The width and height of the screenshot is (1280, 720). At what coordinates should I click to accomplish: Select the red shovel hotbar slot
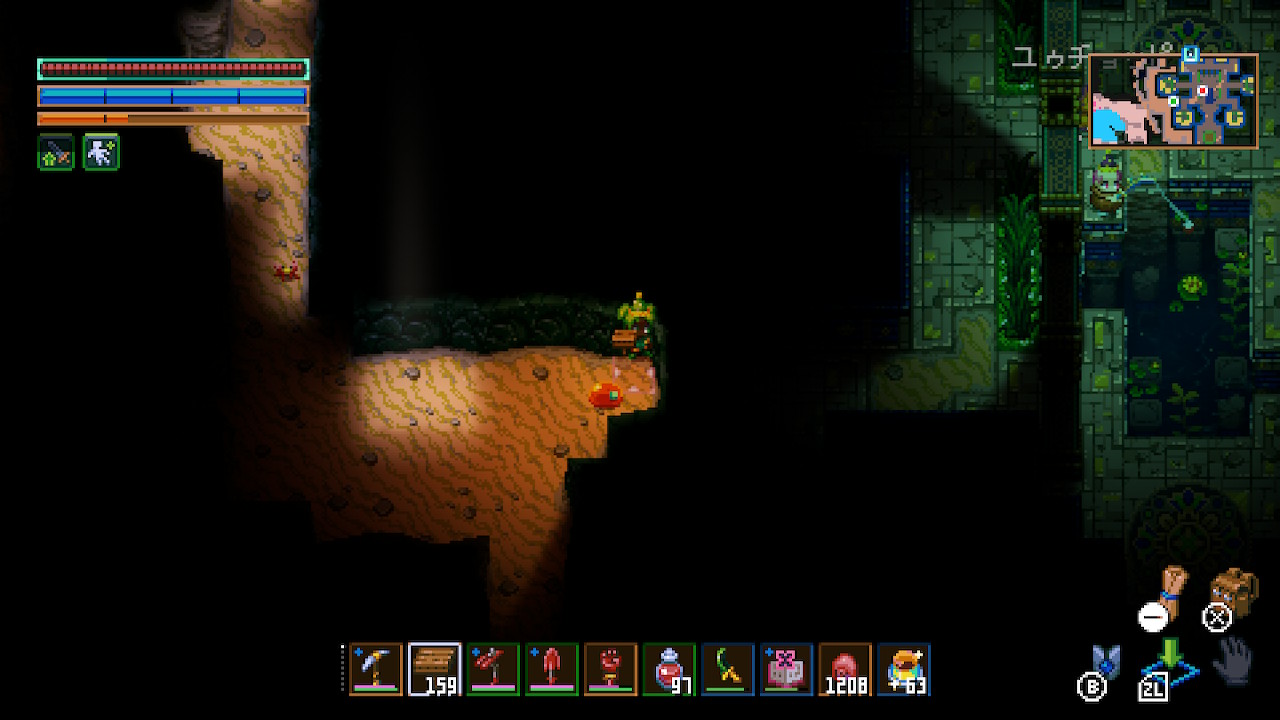point(552,668)
